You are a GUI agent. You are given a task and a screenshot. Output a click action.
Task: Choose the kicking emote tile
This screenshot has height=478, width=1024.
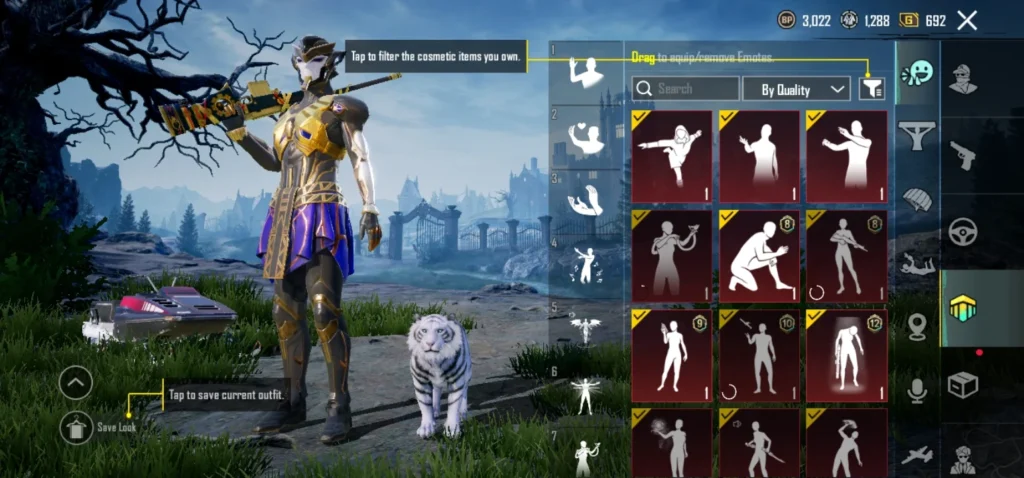click(x=671, y=157)
